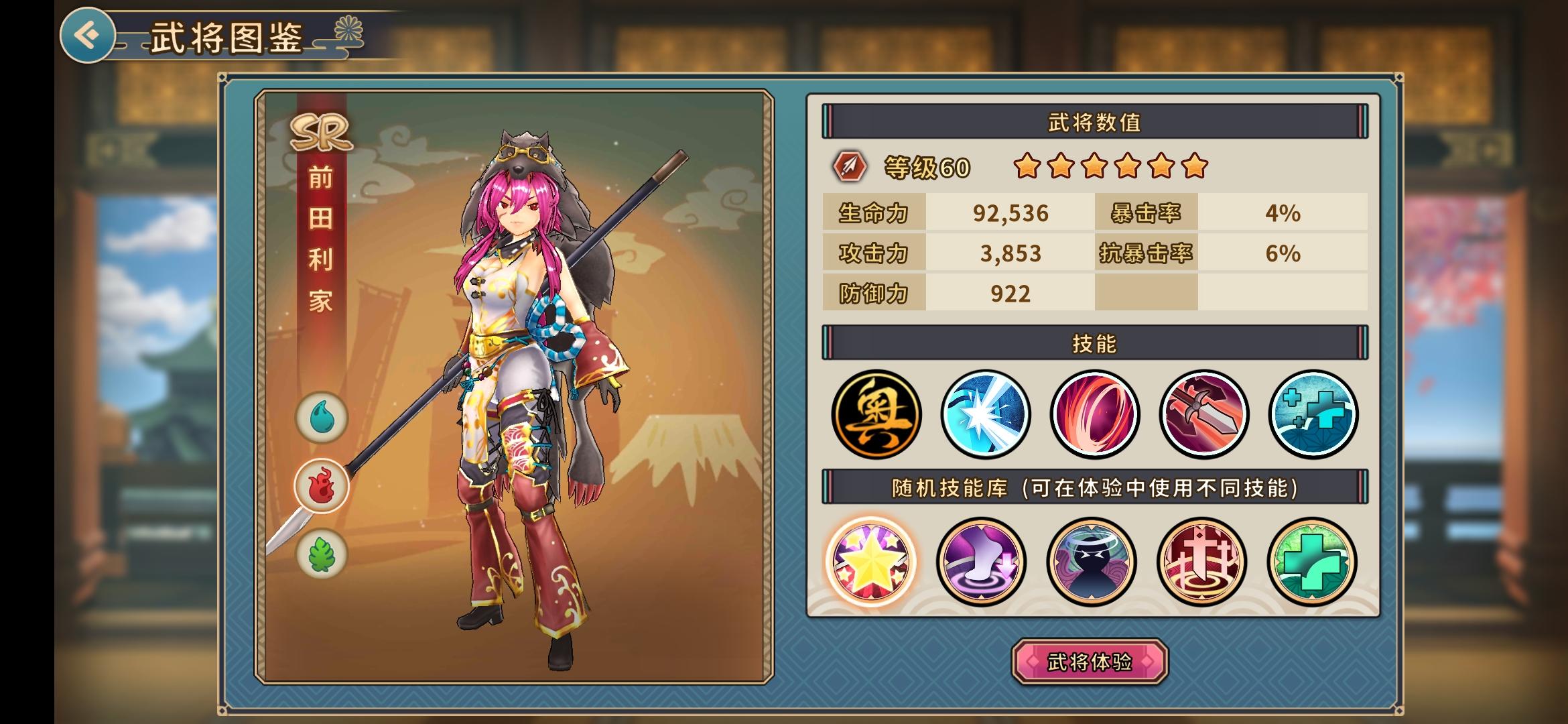Inspect the blue impact burst skill
1568x724 pixels.
tap(985, 414)
